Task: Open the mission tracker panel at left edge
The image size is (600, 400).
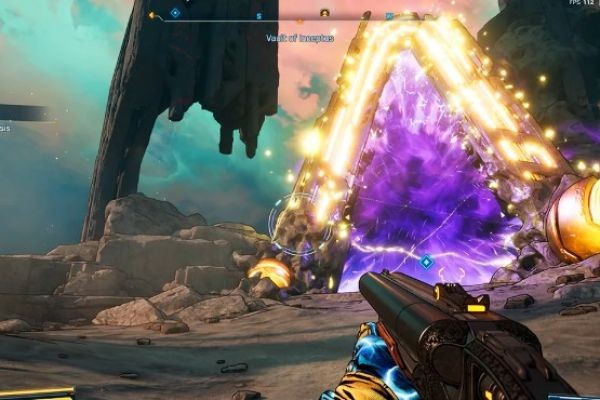Action: click(x=22, y=113)
